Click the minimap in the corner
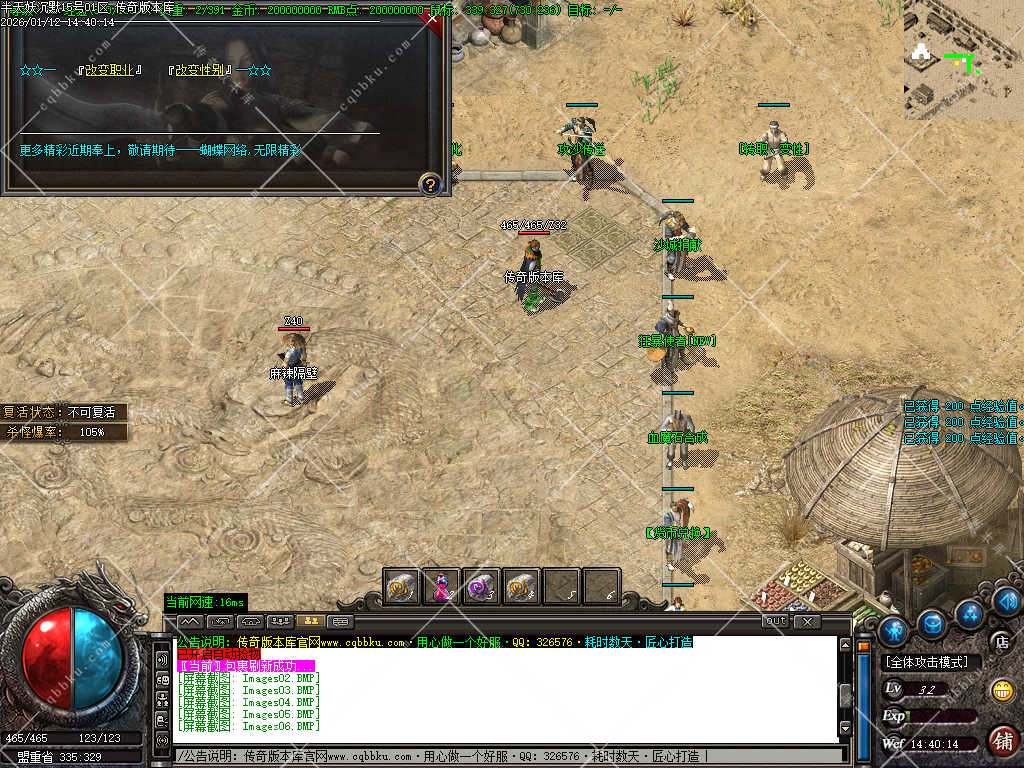Image resolution: width=1024 pixels, height=768 pixels. [x=963, y=62]
